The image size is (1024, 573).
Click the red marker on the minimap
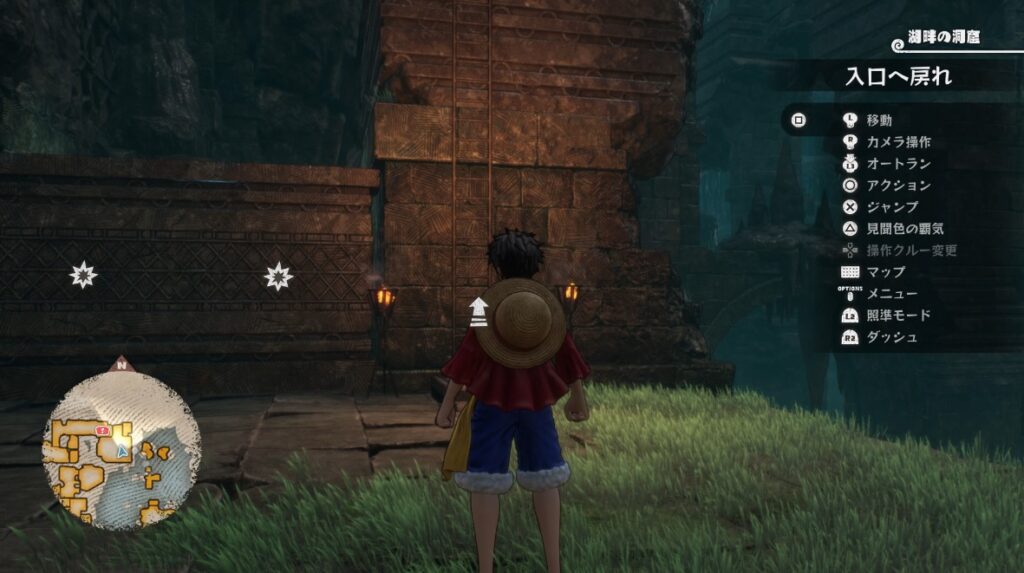click(x=102, y=428)
